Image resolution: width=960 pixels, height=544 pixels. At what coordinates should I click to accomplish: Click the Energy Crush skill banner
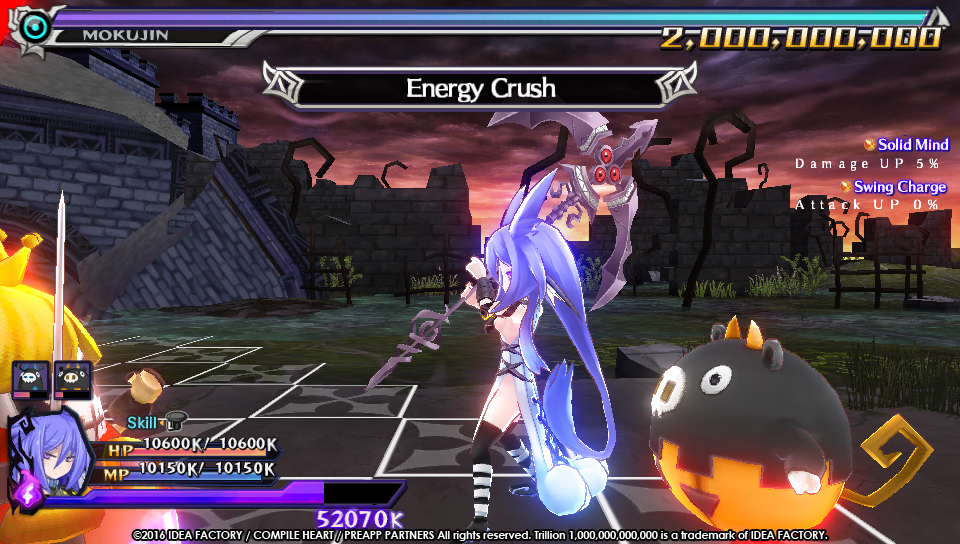[x=479, y=88]
